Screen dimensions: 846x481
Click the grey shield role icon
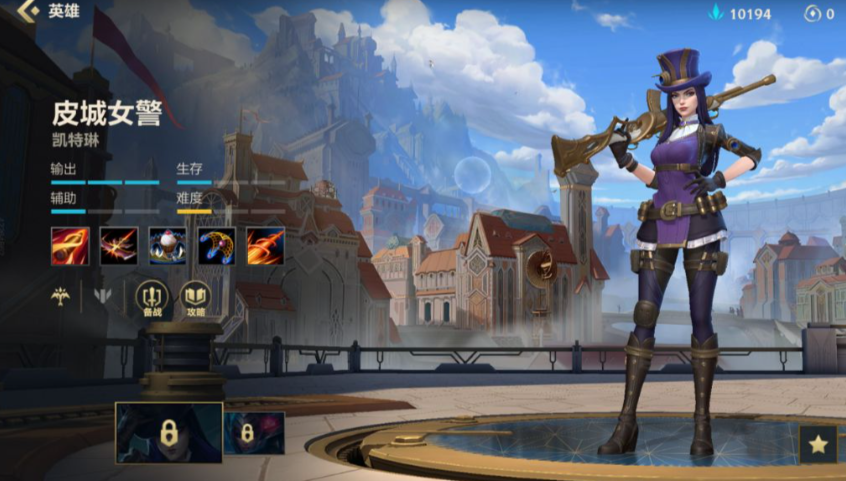[x=102, y=296]
